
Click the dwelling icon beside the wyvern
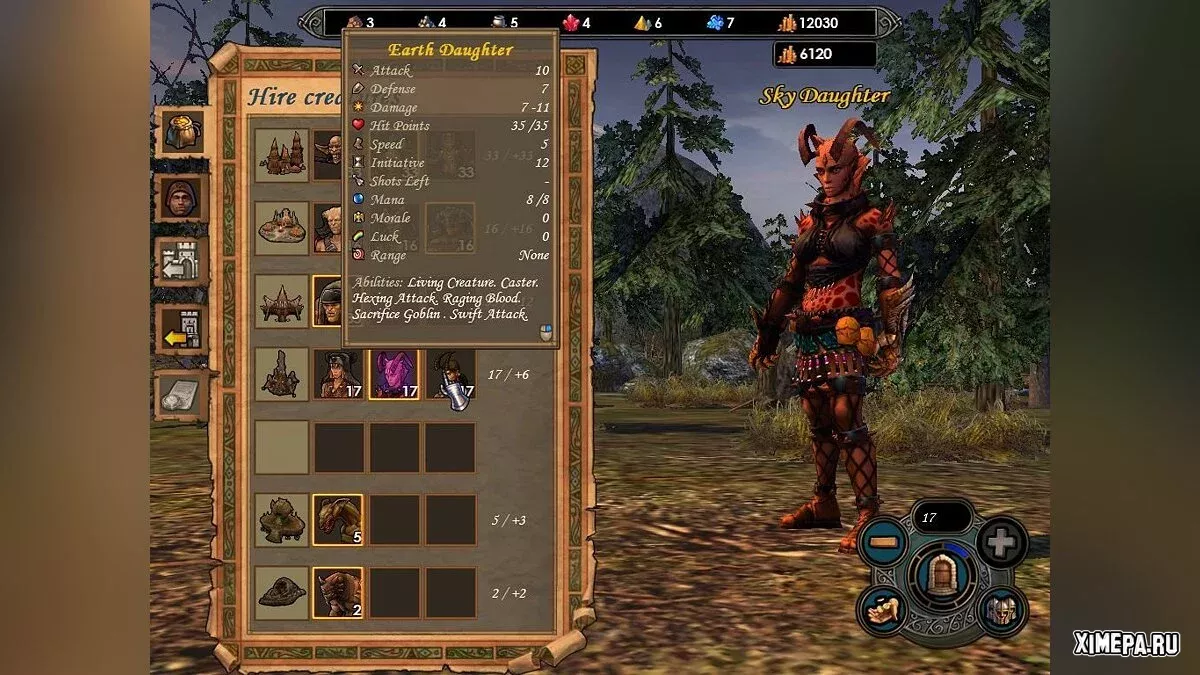click(281, 520)
